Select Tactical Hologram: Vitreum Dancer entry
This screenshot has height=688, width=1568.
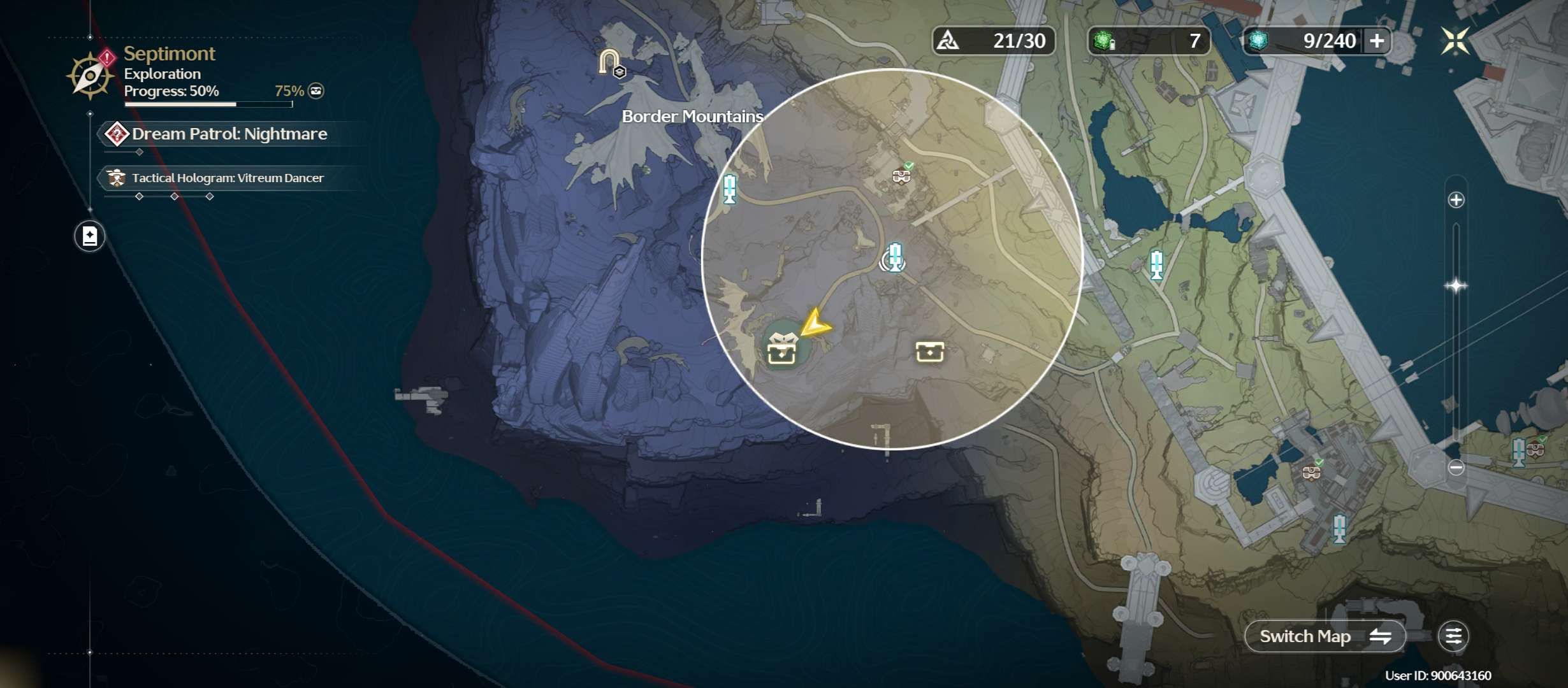(227, 178)
